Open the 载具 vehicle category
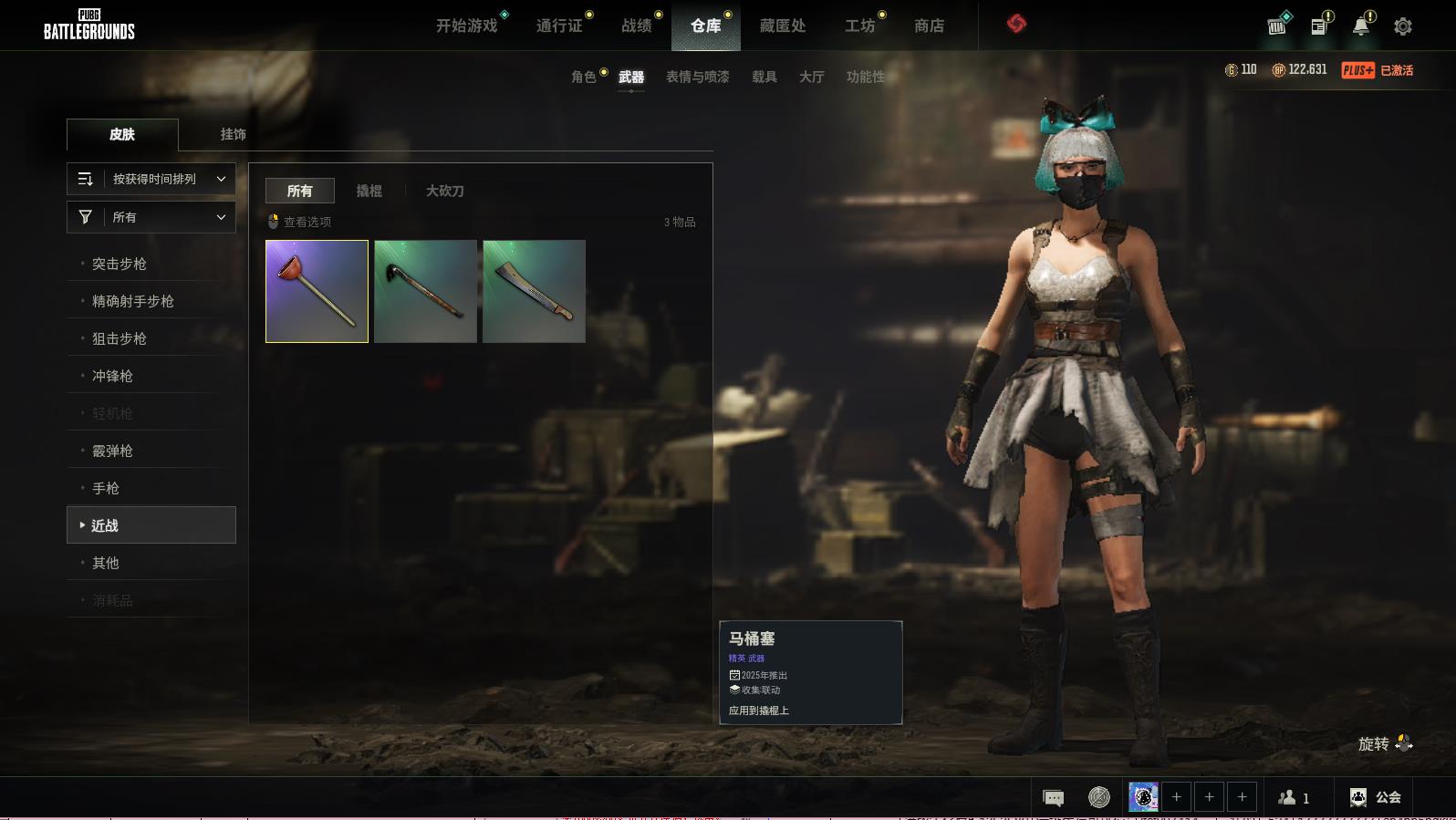 point(764,77)
